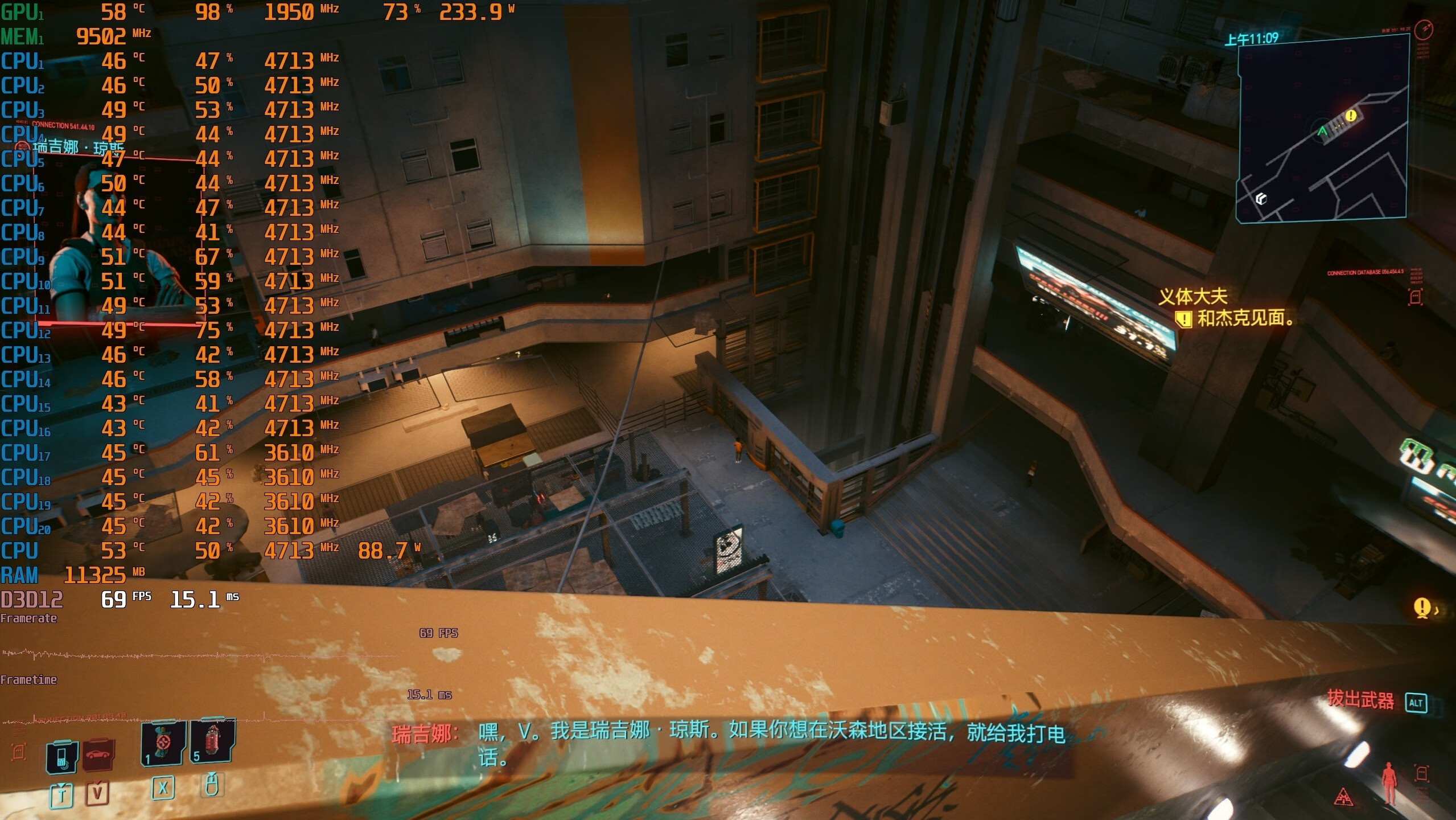This screenshot has width=1456, height=820.
Task: Click the minimap panel
Action: pyautogui.click(x=1322, y=129)
